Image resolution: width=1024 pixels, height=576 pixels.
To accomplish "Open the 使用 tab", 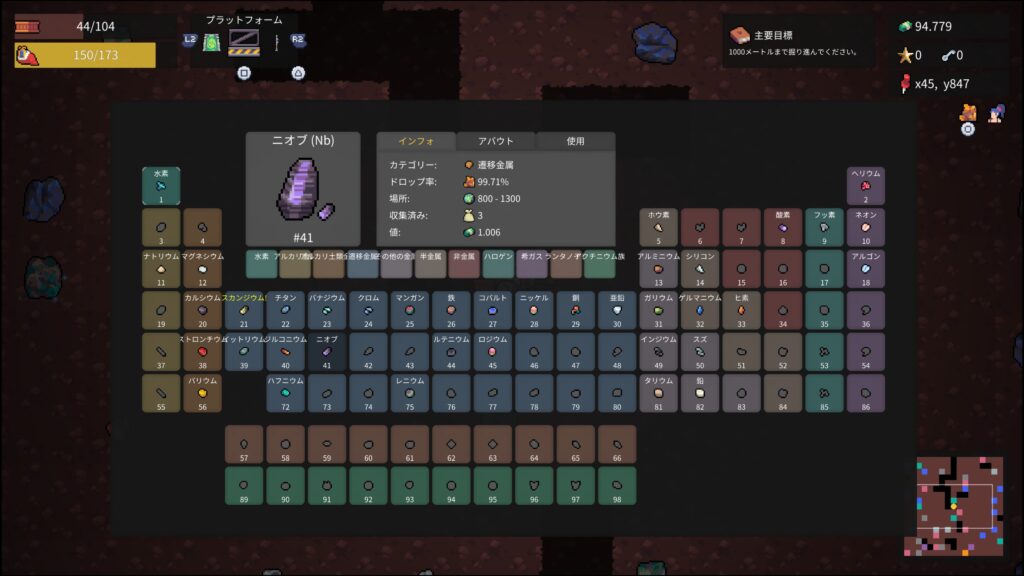I will coord(575,141).
